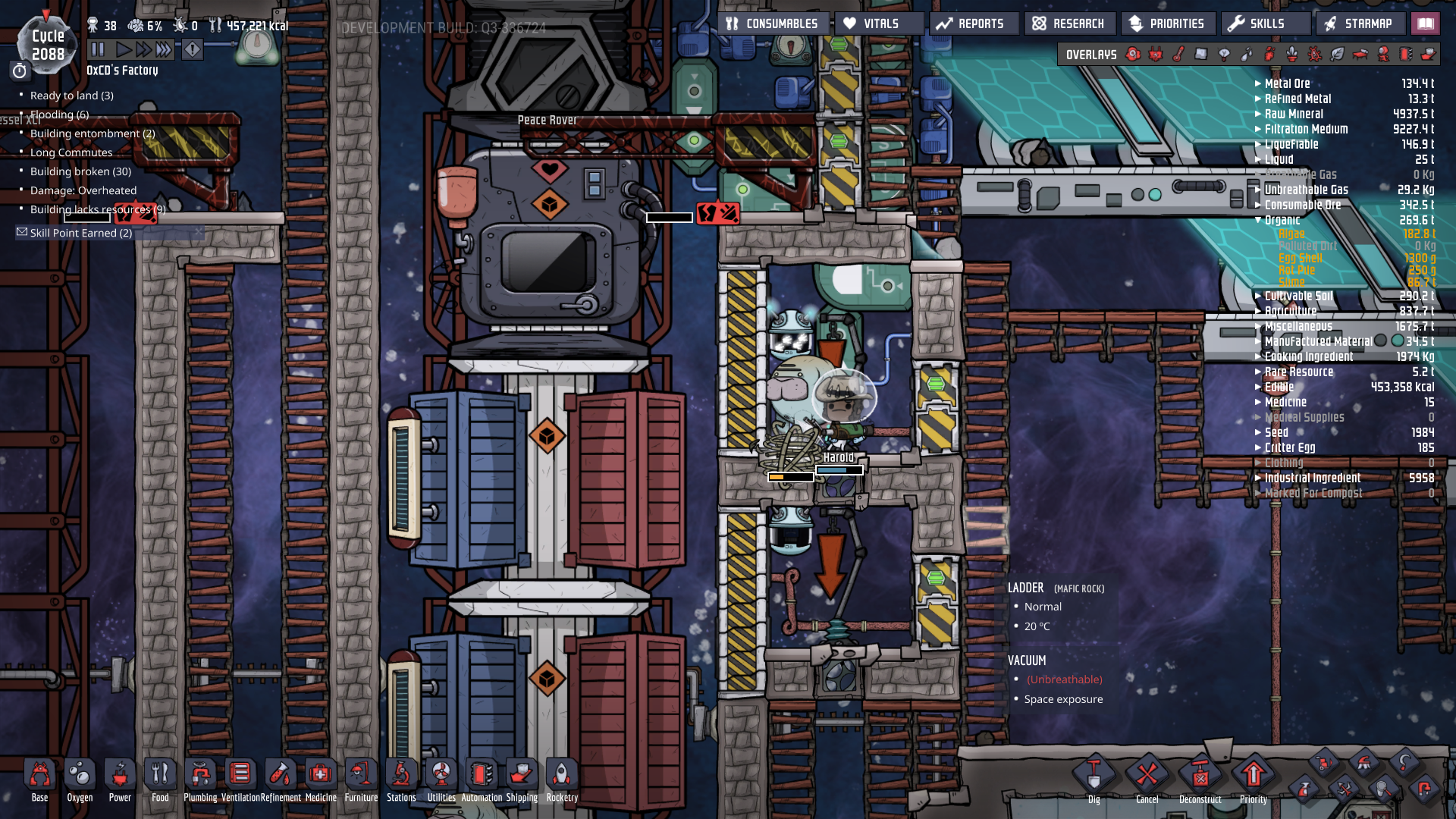Open the Power overlay
The width and height of the screenshot is (1456, 819).
(1156, 55)
